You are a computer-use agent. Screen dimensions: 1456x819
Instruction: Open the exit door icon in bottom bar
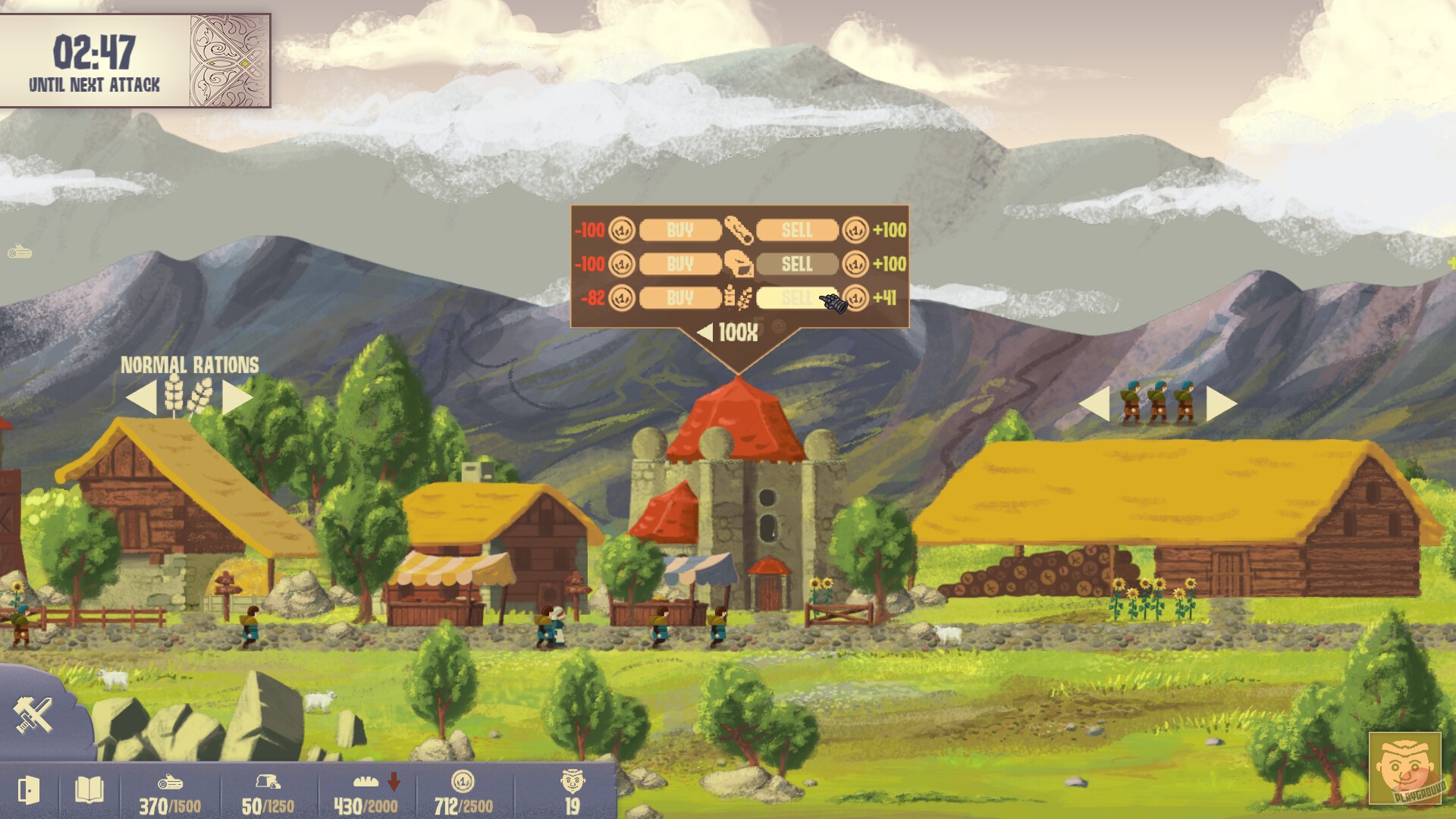28,789
